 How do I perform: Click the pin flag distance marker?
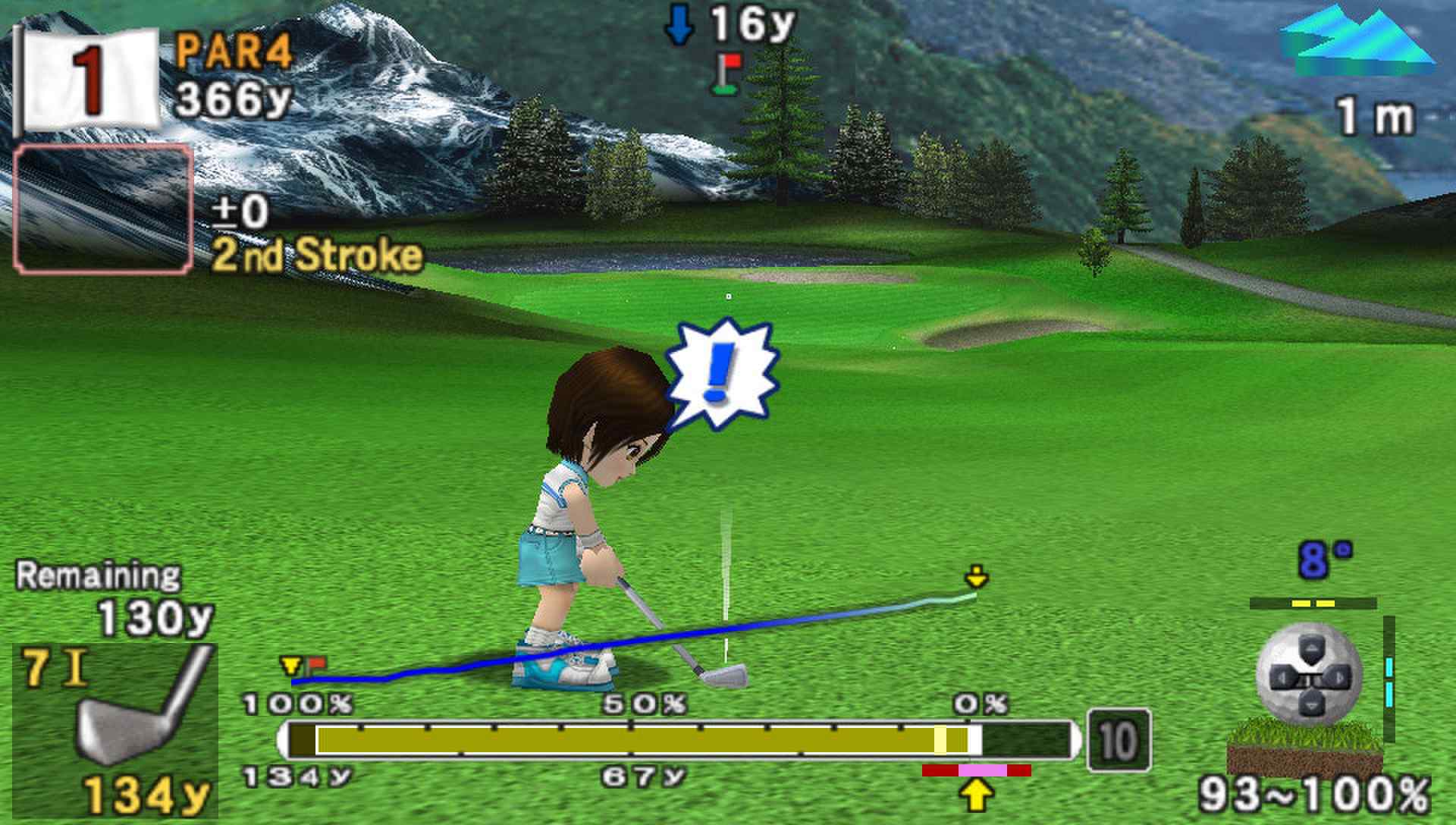click(x=728, y=74)
